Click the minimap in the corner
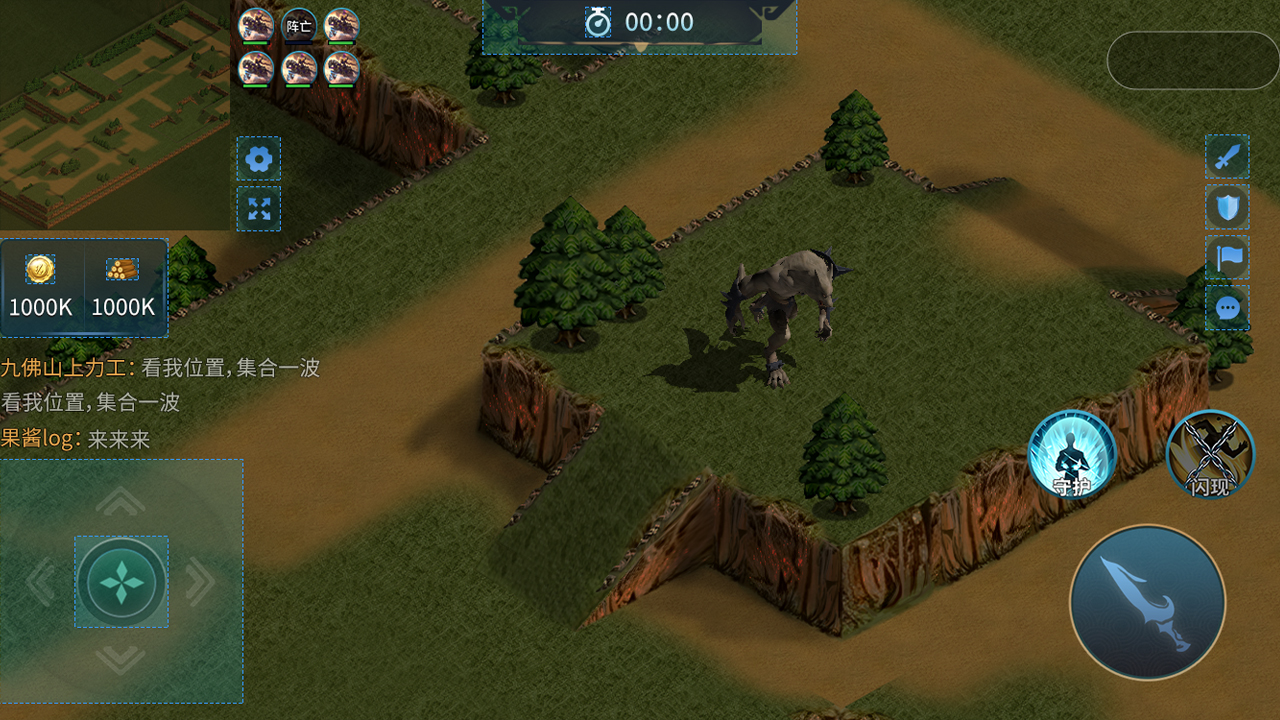 point(114,114)
